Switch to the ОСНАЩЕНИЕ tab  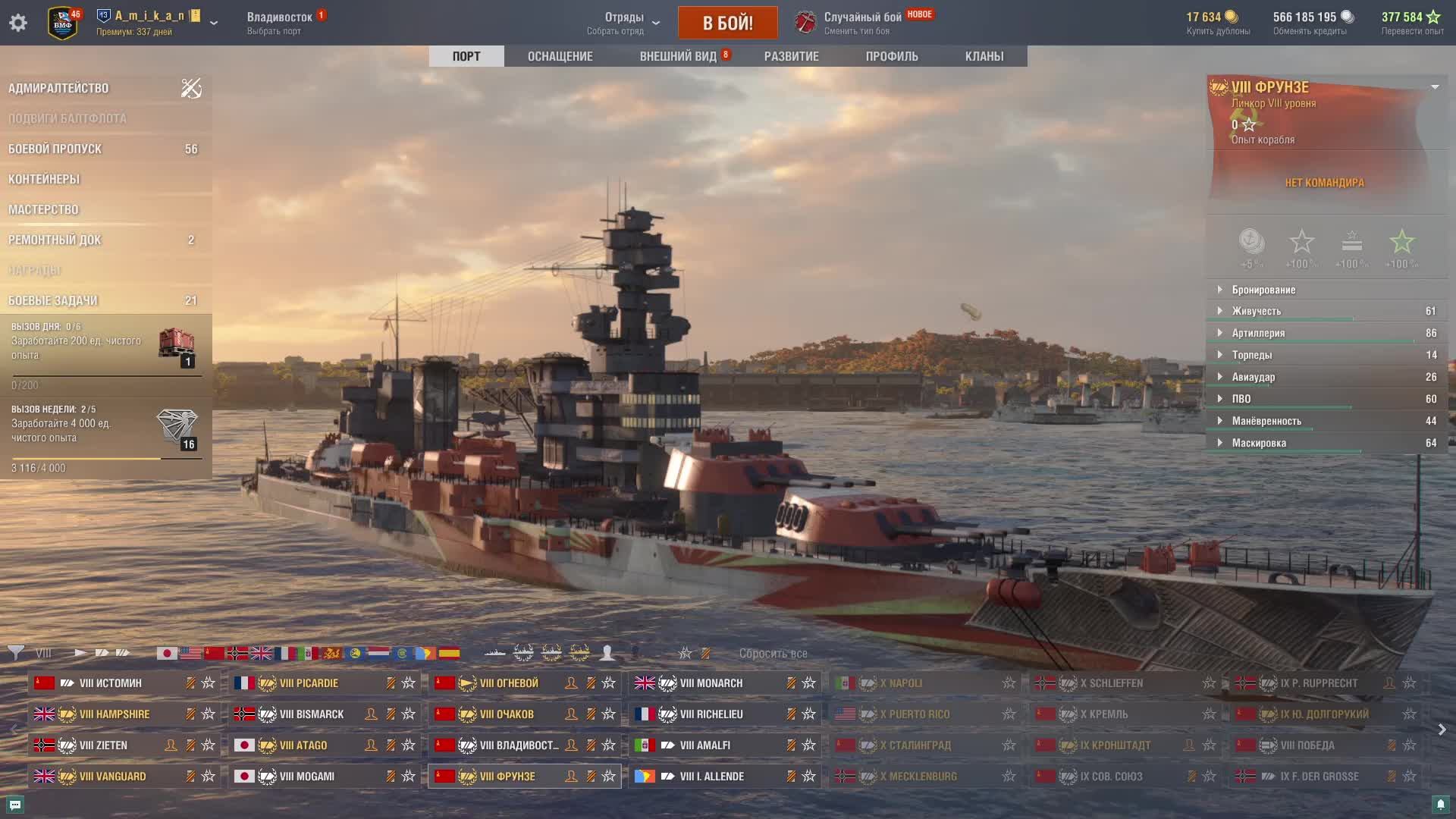pyautogui.click(x=560, y=56)
